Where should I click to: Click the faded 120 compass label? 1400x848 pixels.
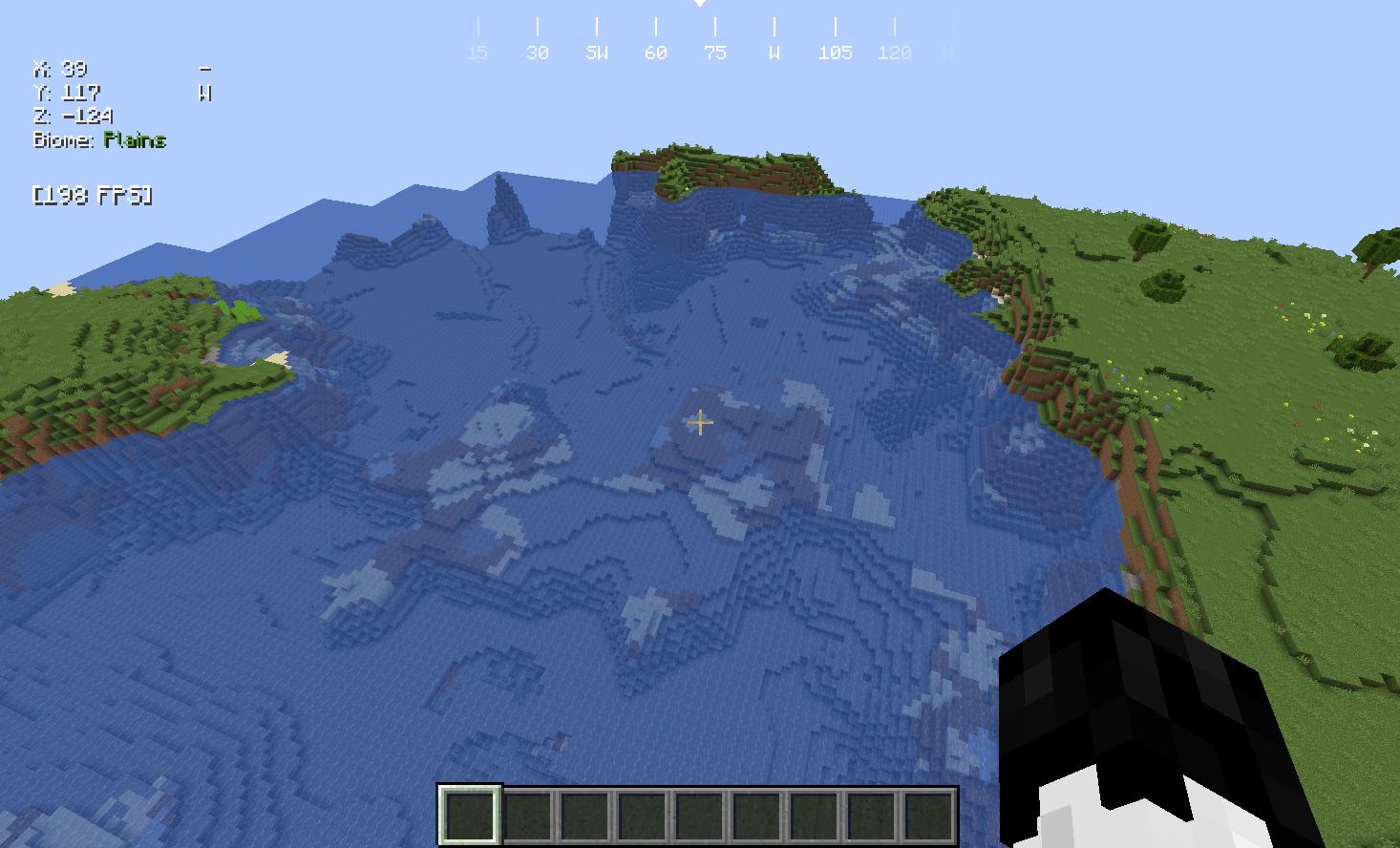tap(893, 53)
